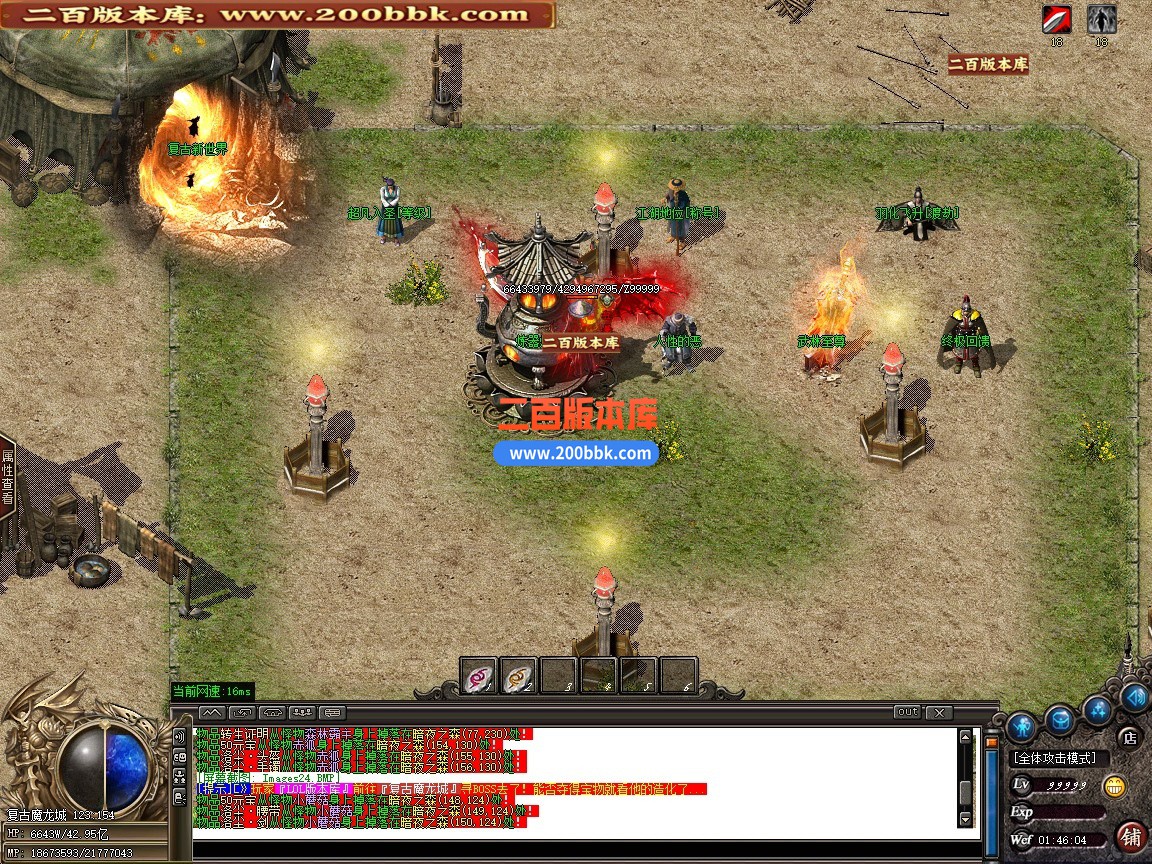This screenshot has width=1152, height=864.
Task: Open the 属性查看 attribute side tab
Action: (x=8, y=475)
